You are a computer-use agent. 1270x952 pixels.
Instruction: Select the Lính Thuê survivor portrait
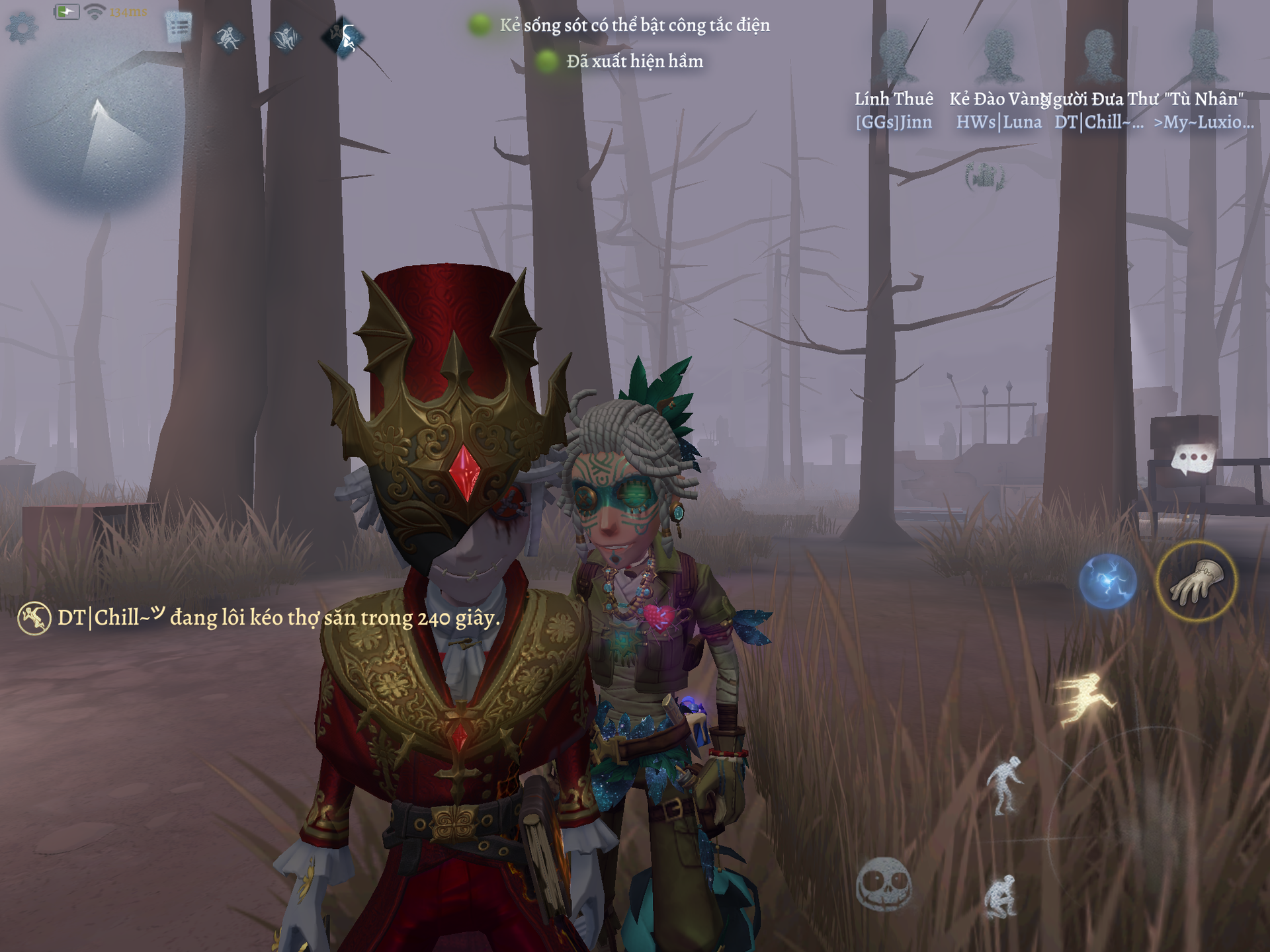click(894, 56)
